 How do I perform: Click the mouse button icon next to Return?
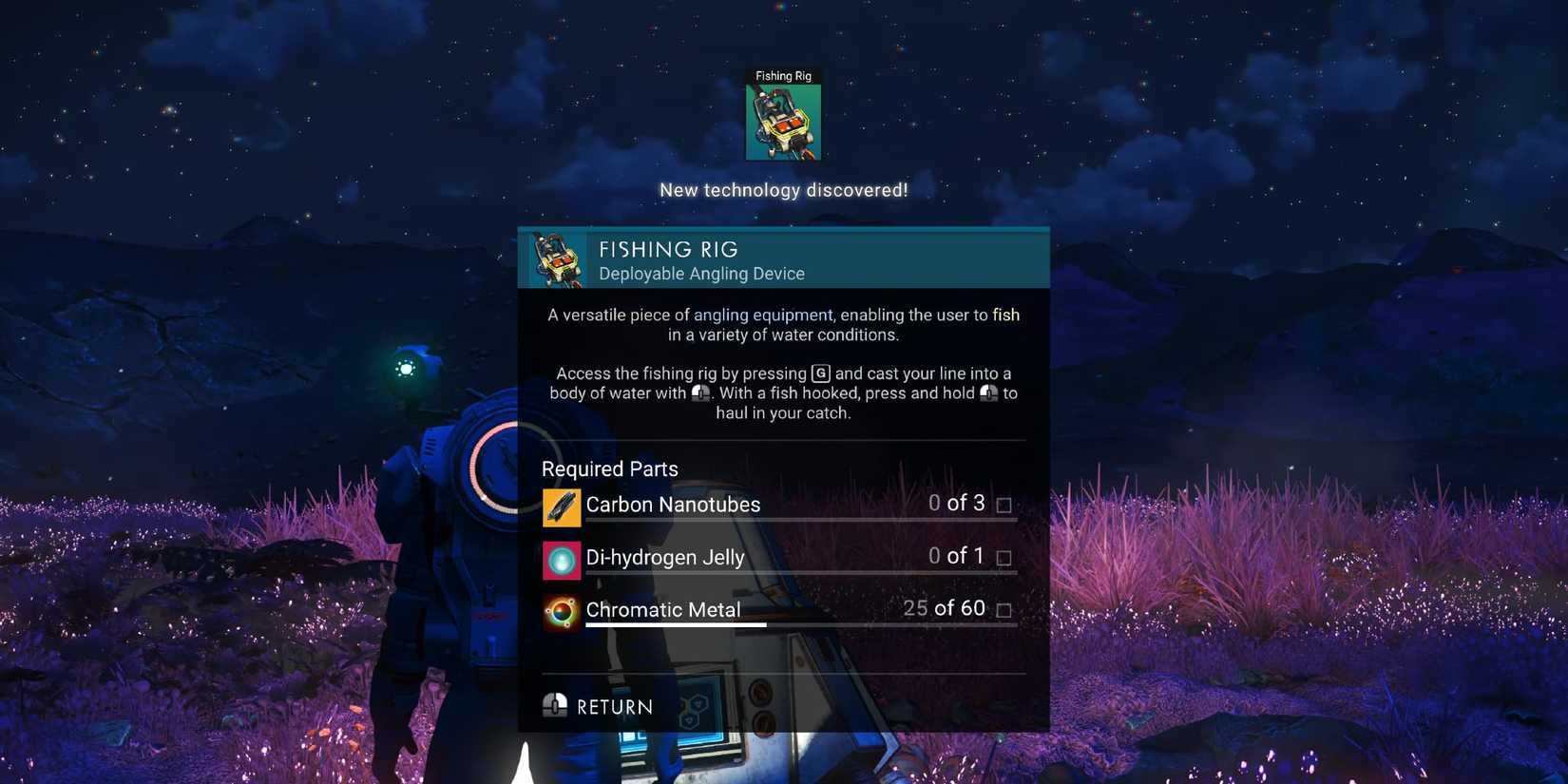point(555,704)
